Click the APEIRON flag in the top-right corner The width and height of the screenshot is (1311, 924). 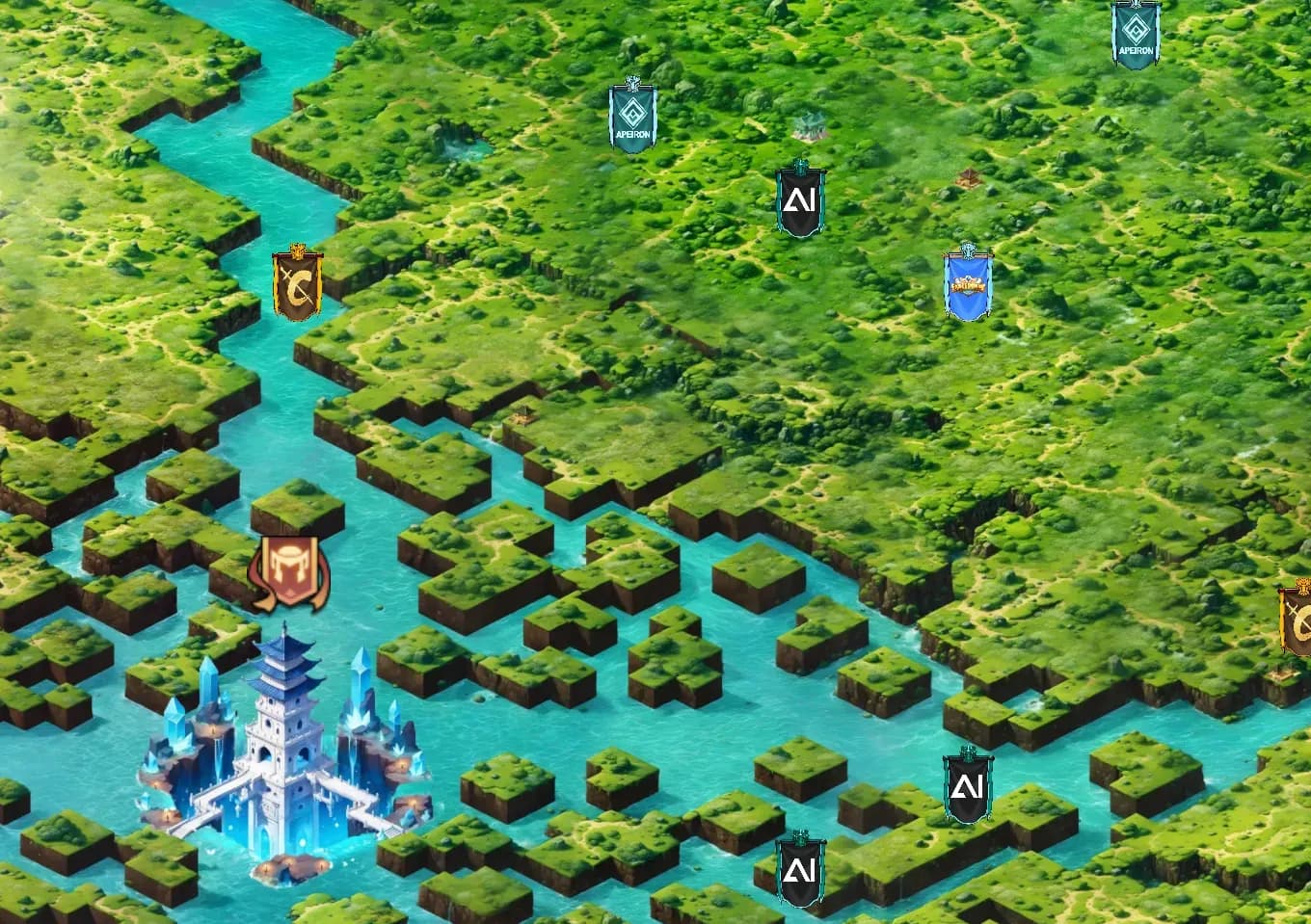[x=1135, y=32]
